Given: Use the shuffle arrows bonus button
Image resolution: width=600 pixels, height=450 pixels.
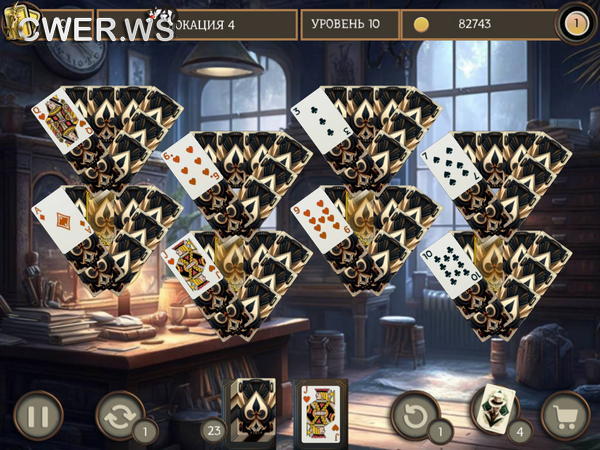Looking at the screenshot, I should pyautogui.click(x=120, y=414).
